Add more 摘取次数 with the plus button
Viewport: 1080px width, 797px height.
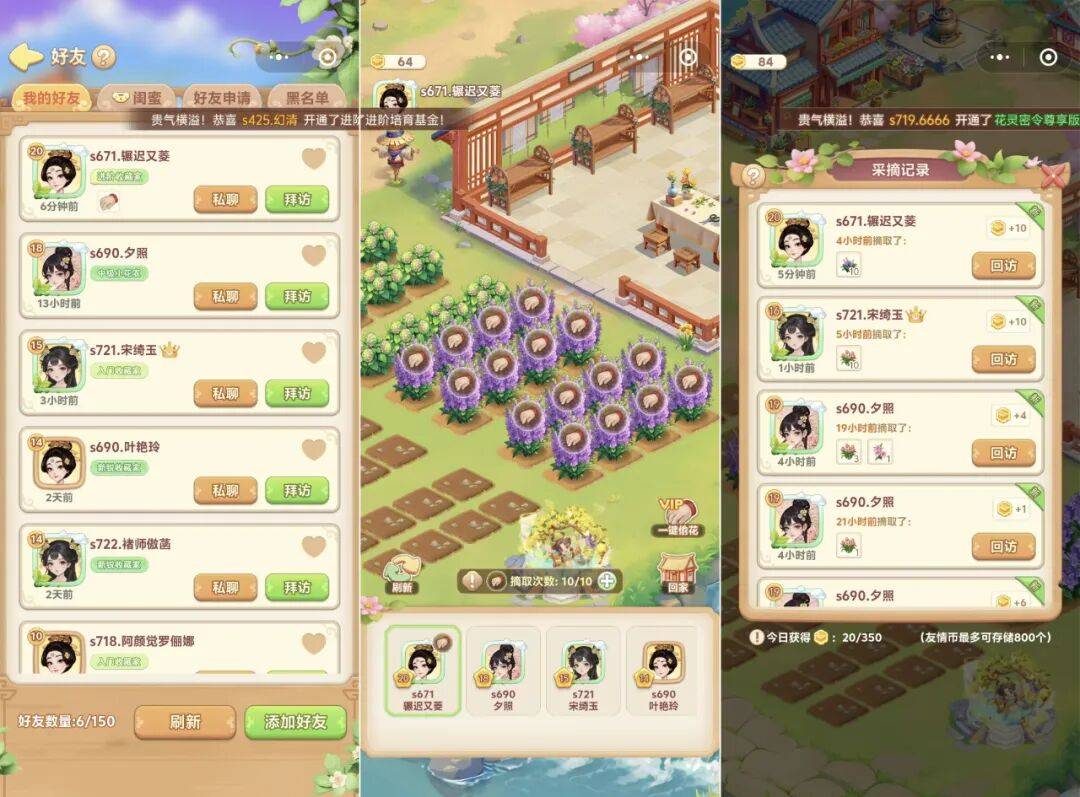pos(607,580)
